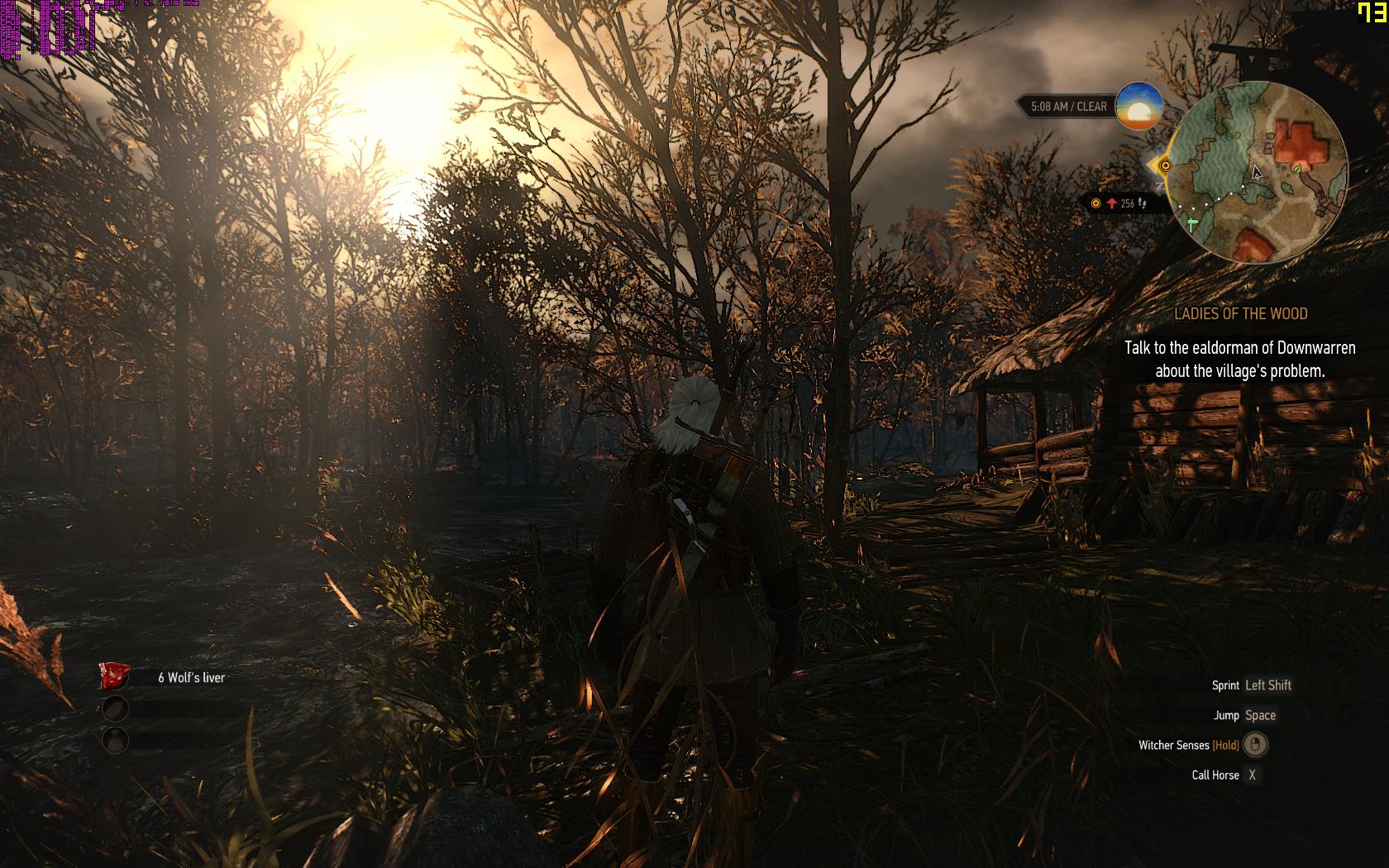1389x868 pixels.
Task: Click the yellow quest marker on minimap edge
Action: [1164, 165]
